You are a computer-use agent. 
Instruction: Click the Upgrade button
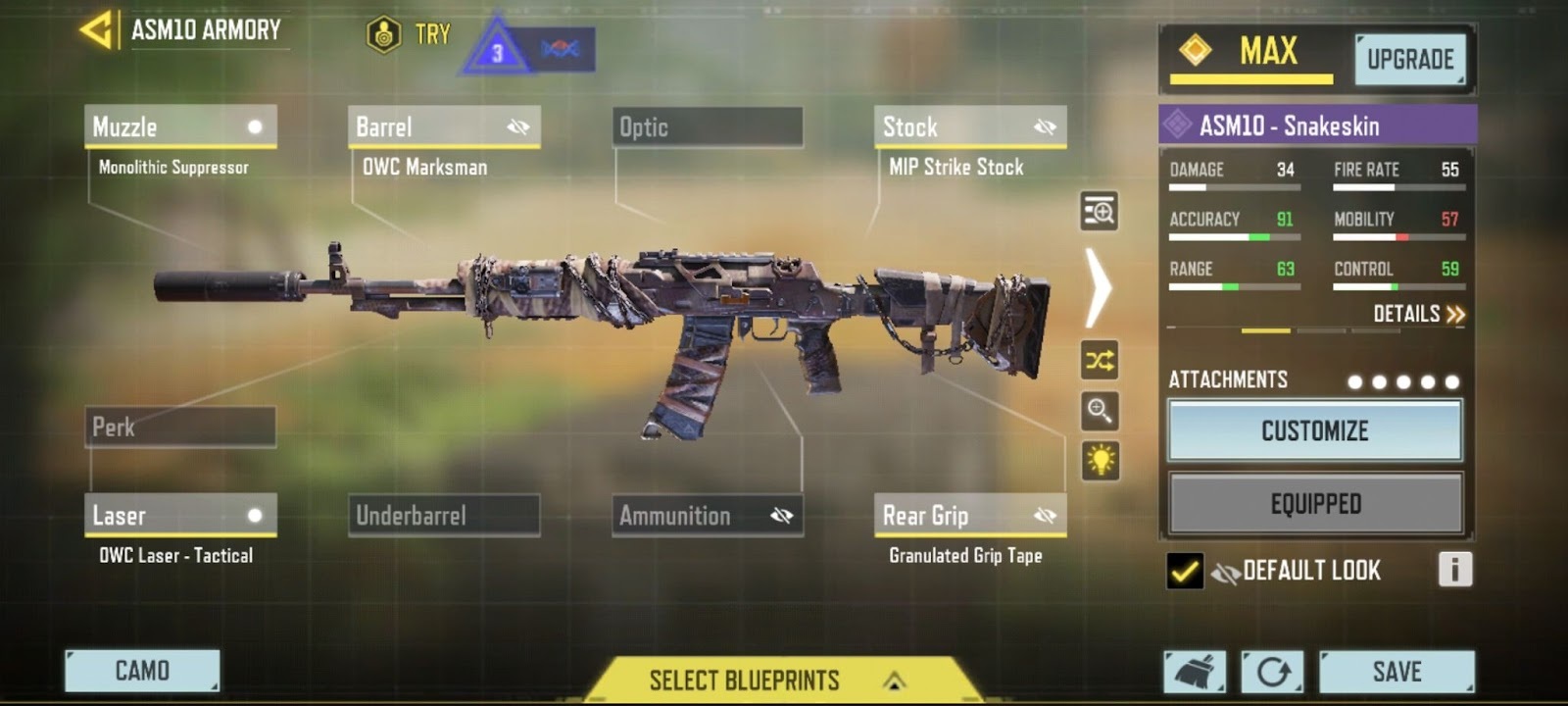1409,60
